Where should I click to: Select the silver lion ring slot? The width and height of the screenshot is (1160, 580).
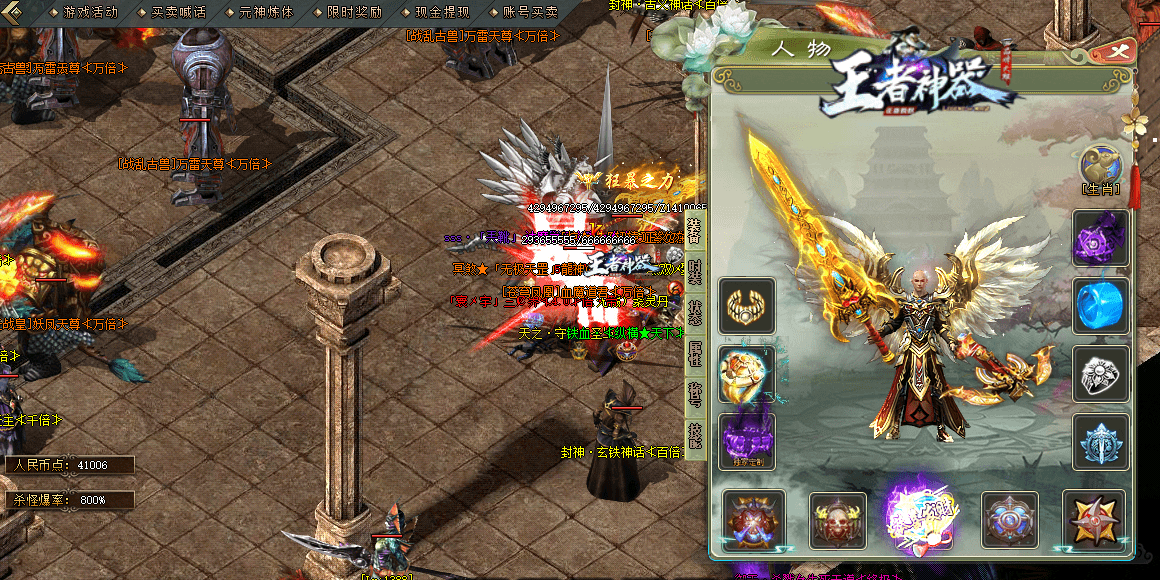click(x=1101, y=373)
